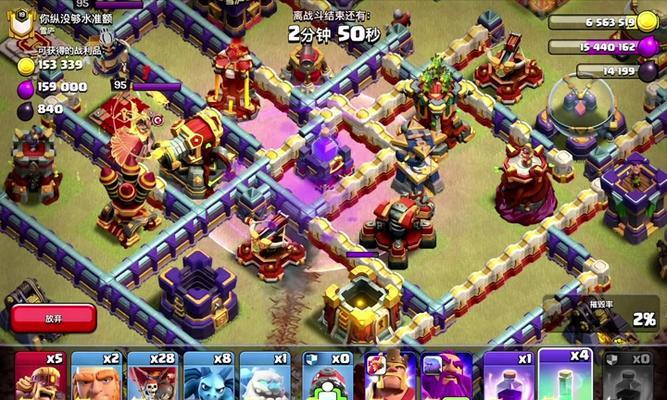Screen dimensions: 667x400
Task: Choose the x2 Giant troop card
Action: point(96,376)
